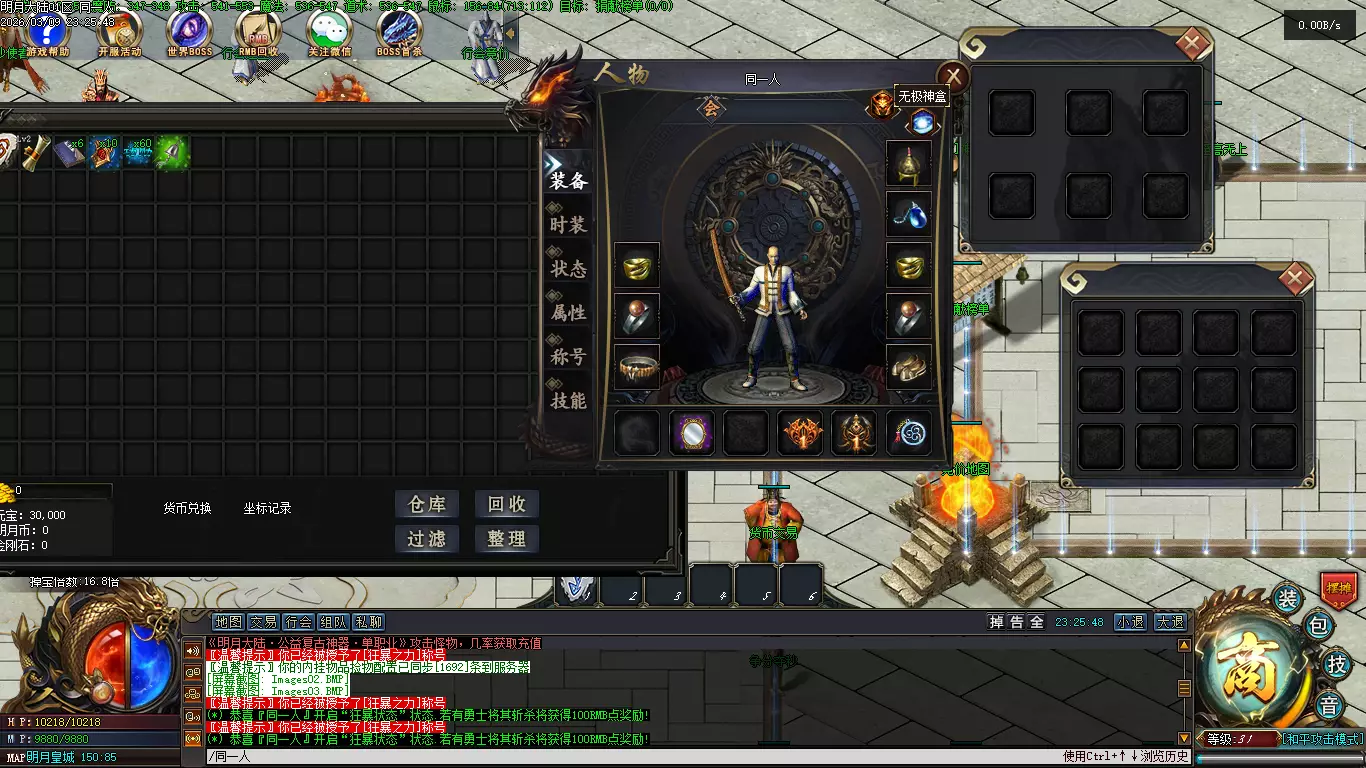Click the purple-framed mirror equipment slot
The image size is (1366, 768).
click(691, 434)
